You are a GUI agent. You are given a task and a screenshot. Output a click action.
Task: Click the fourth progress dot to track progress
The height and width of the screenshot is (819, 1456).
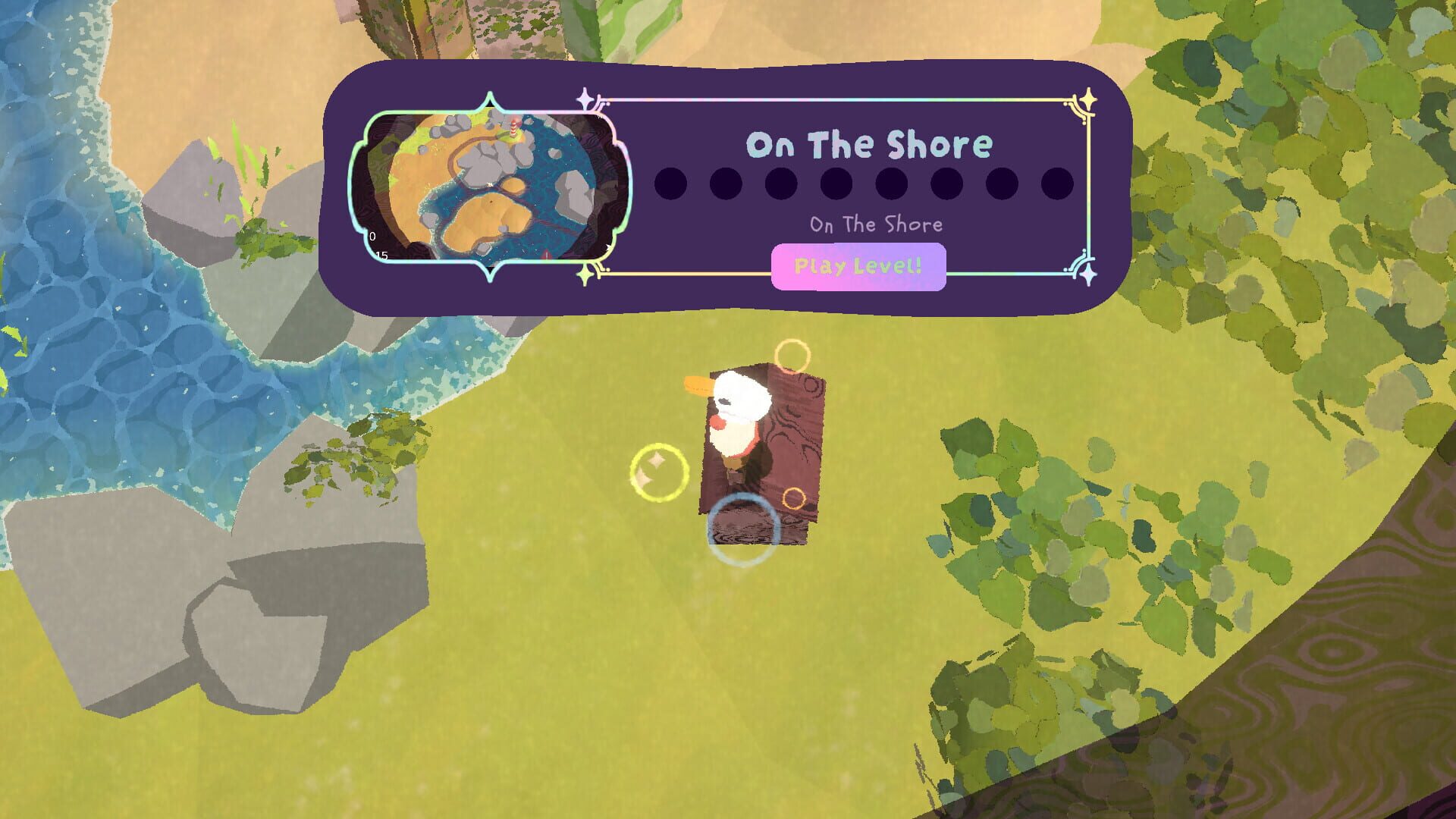[835, 184]
